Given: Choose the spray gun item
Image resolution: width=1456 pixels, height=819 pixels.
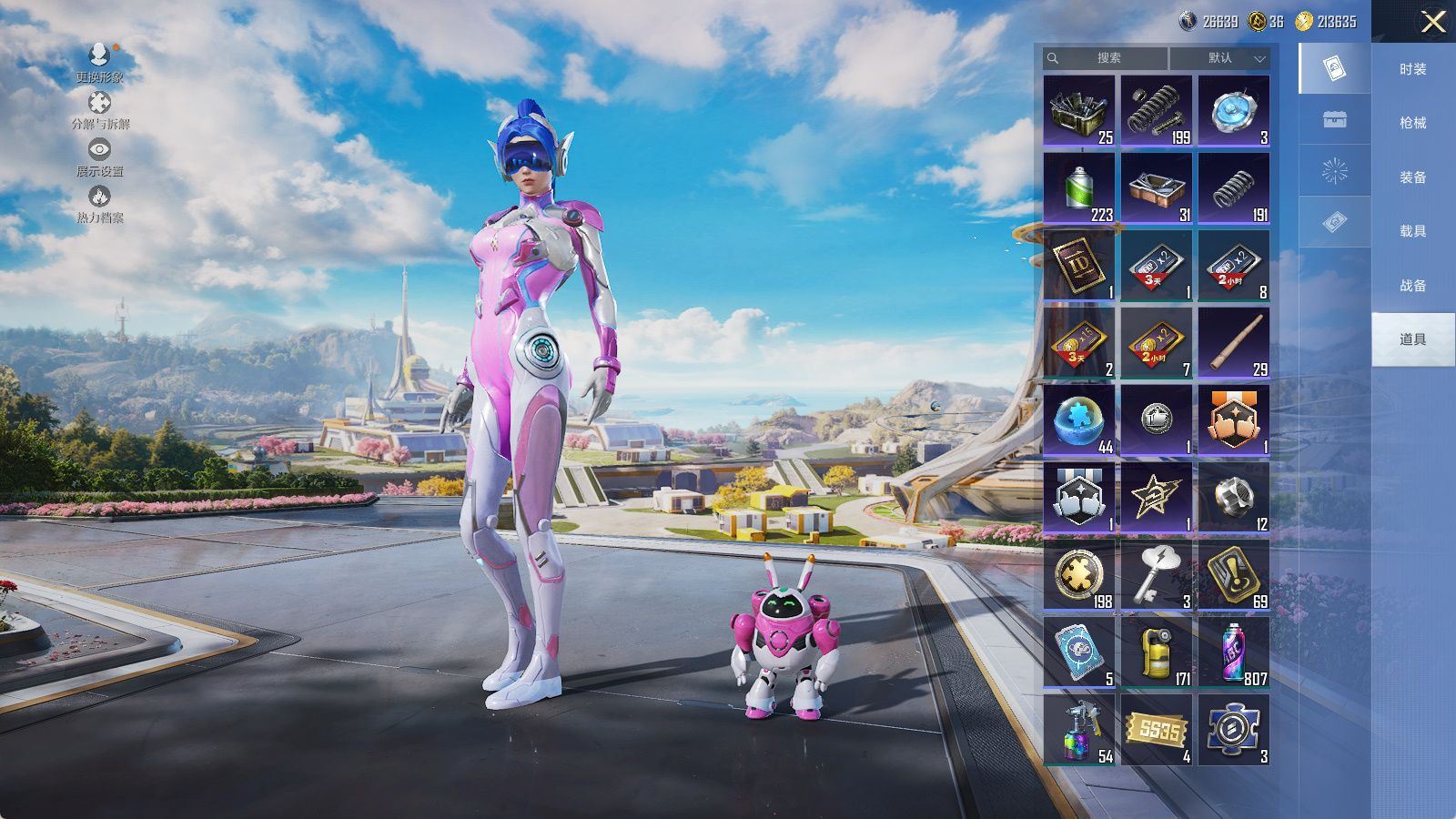Looking at the screenshot, I should coord(1079,730).
